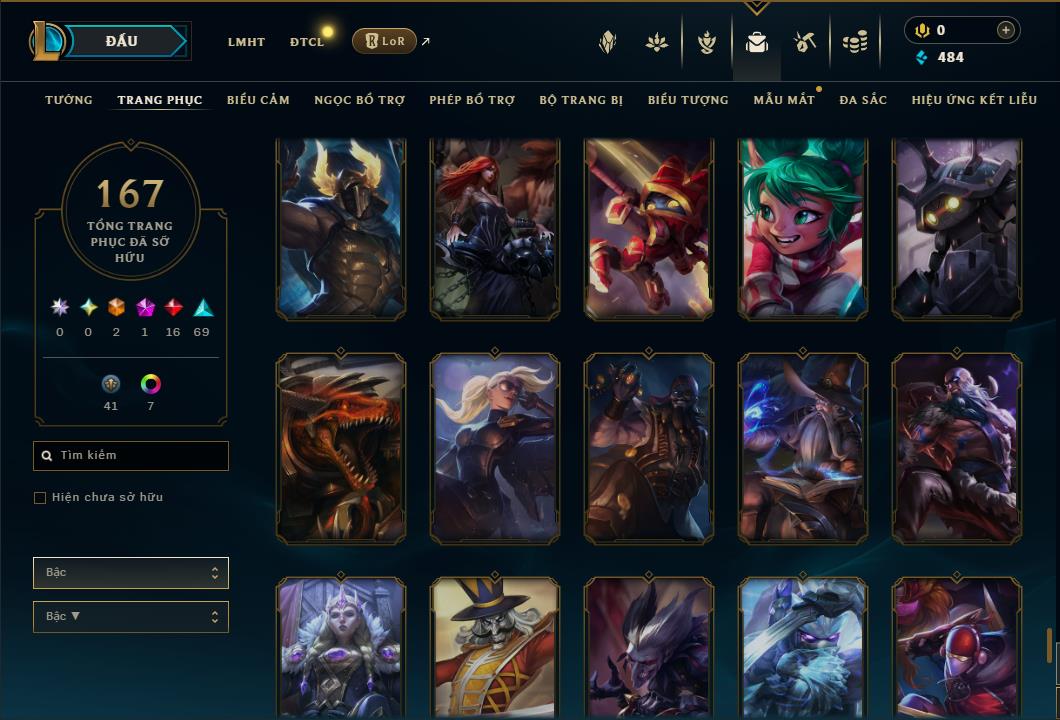Open the BIỂU CẢM tab

pyautogui.click(x=258, y=100)
